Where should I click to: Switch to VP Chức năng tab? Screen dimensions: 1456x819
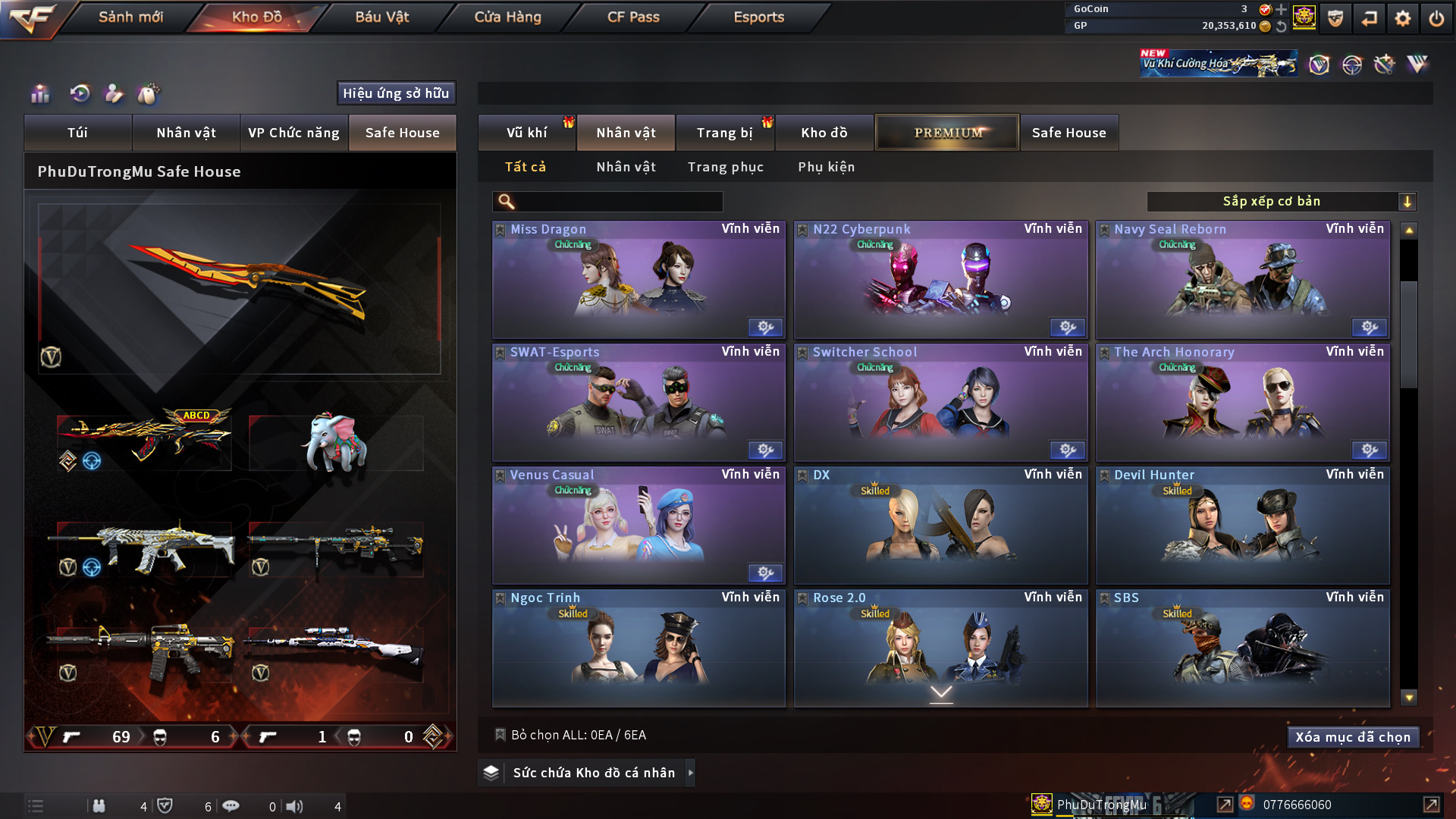coord(293,133)
